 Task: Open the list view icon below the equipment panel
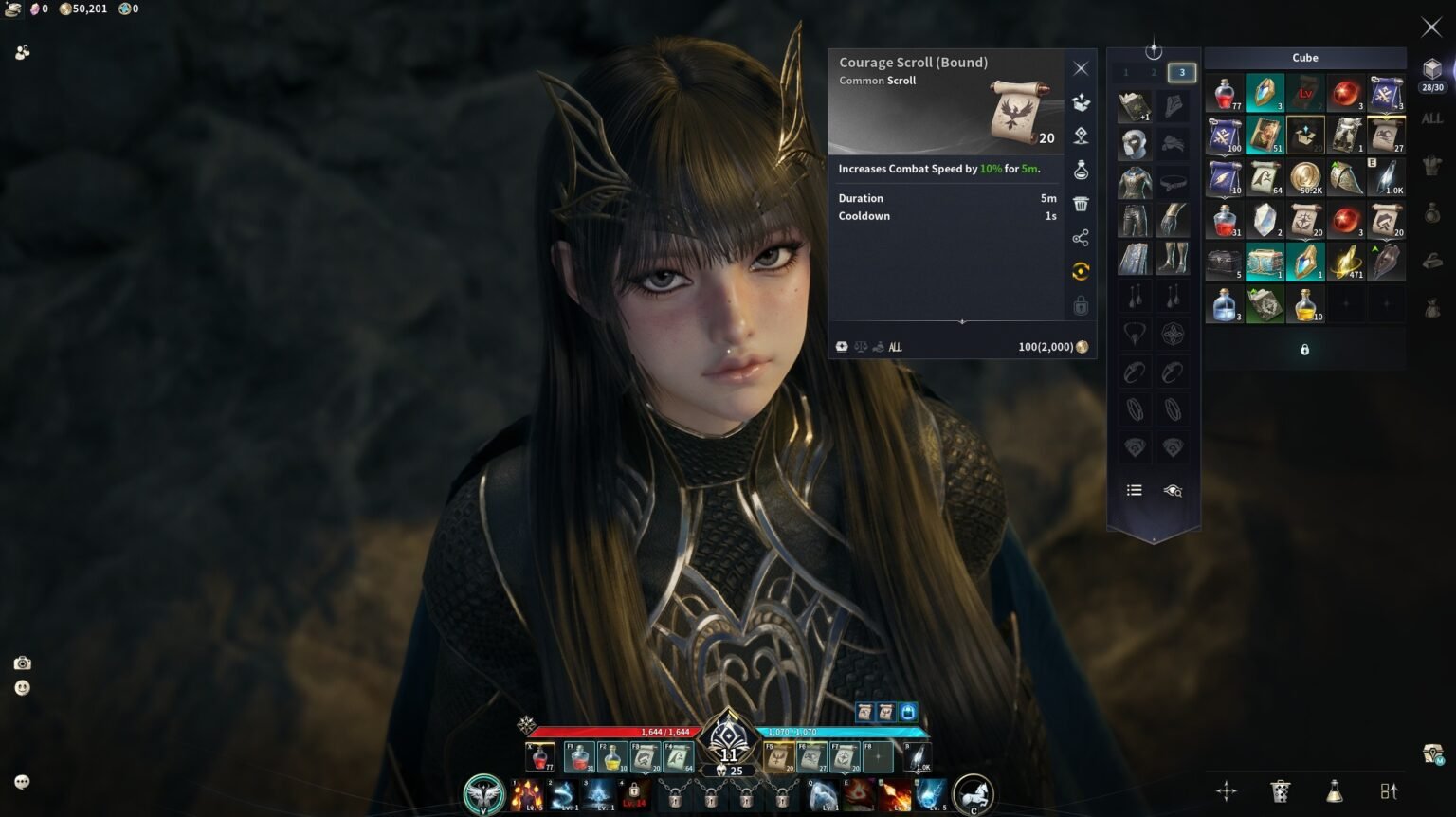pos(1135,490)
